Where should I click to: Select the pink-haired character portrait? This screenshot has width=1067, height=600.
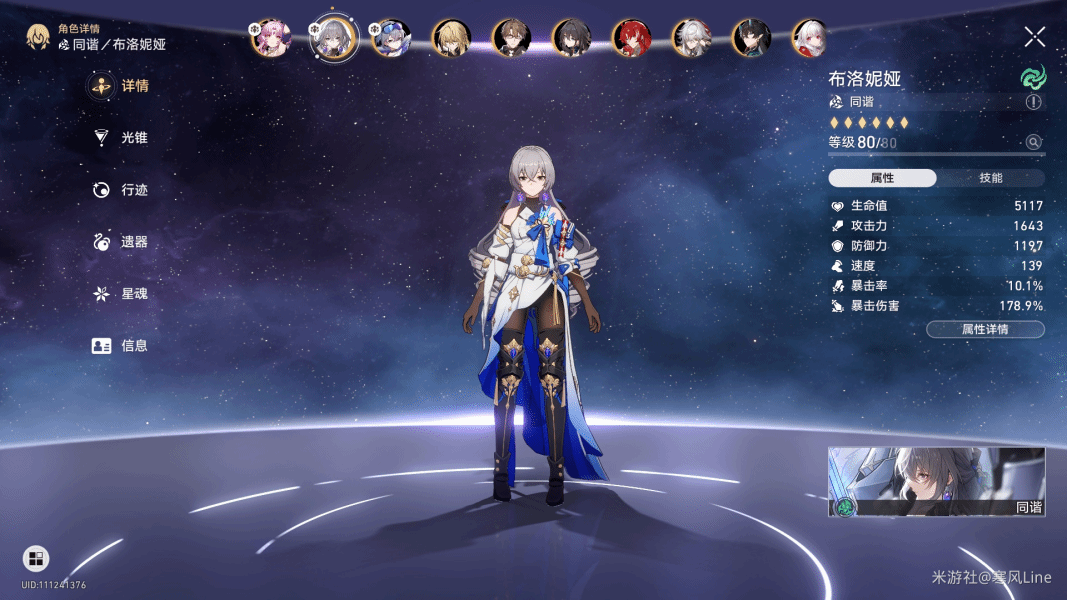(270, 38)
